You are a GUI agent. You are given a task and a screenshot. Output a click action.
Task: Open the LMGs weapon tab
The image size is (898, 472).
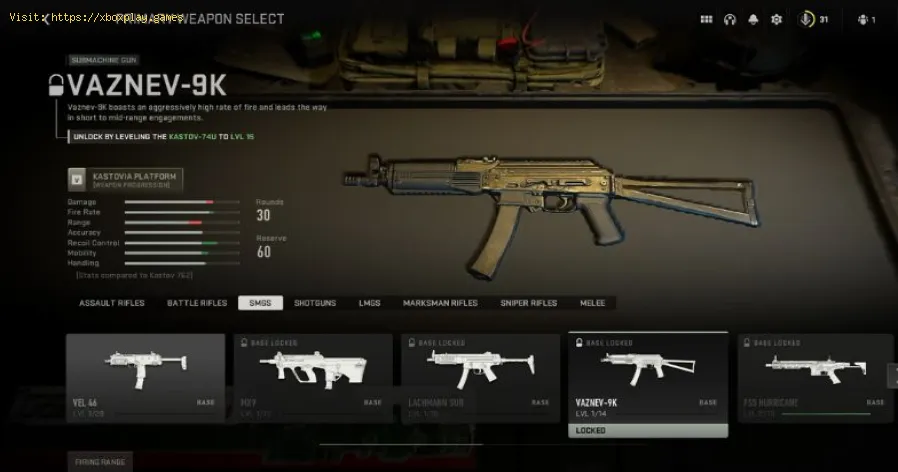pos(369,302)
